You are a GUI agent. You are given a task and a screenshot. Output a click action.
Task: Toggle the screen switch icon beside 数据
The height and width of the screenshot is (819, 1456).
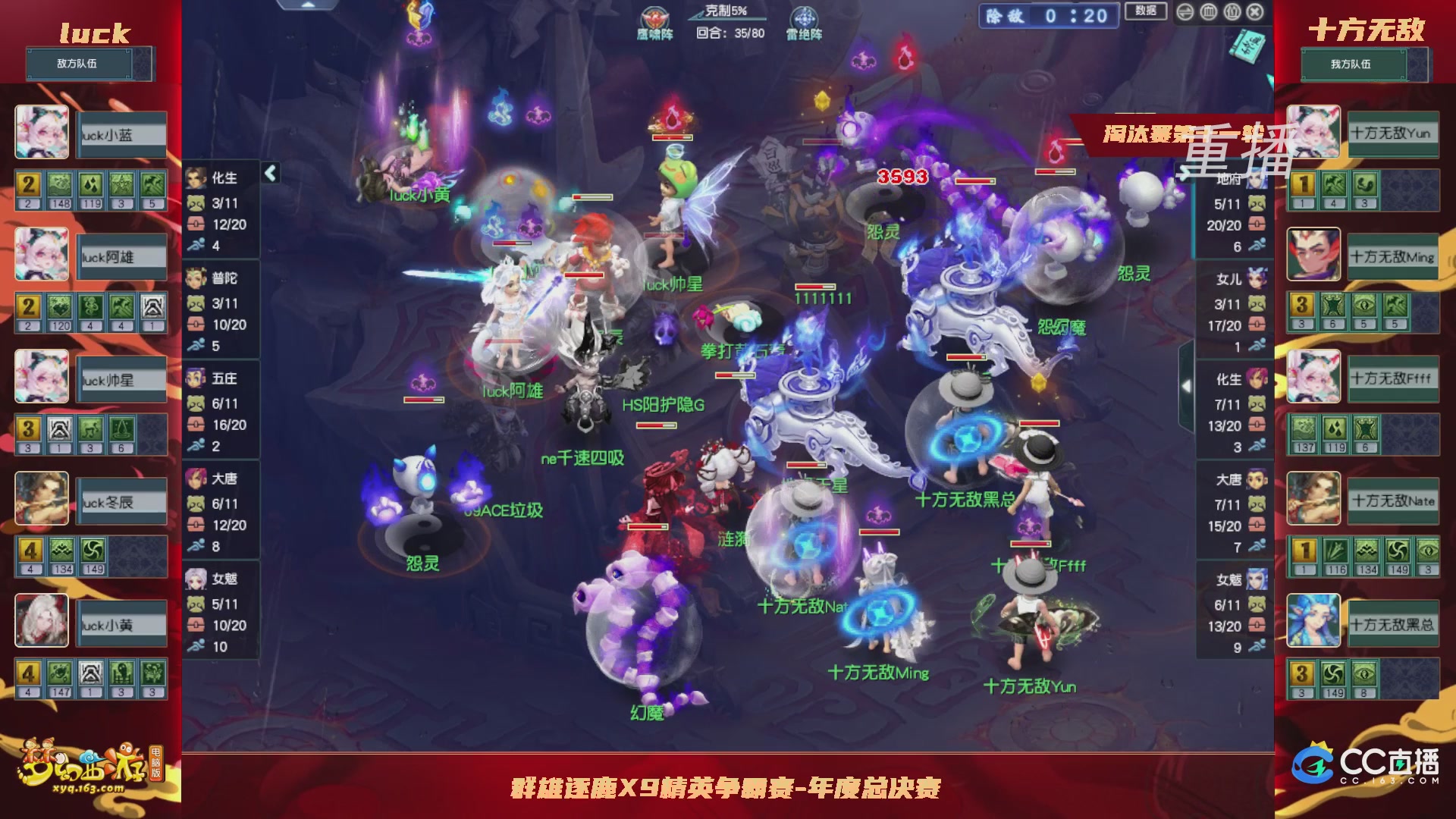point(1184,12)
